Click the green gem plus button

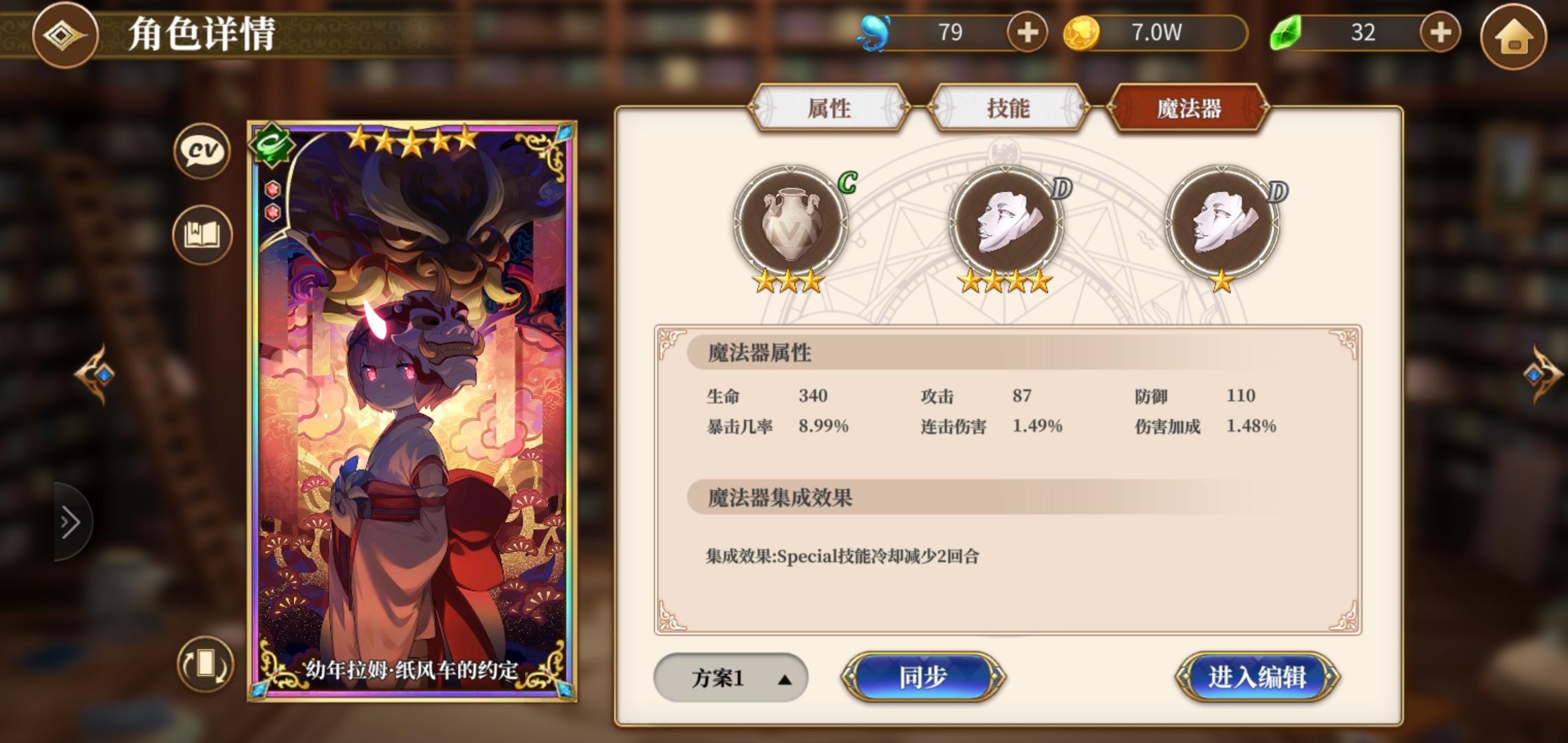[1440, 32]
